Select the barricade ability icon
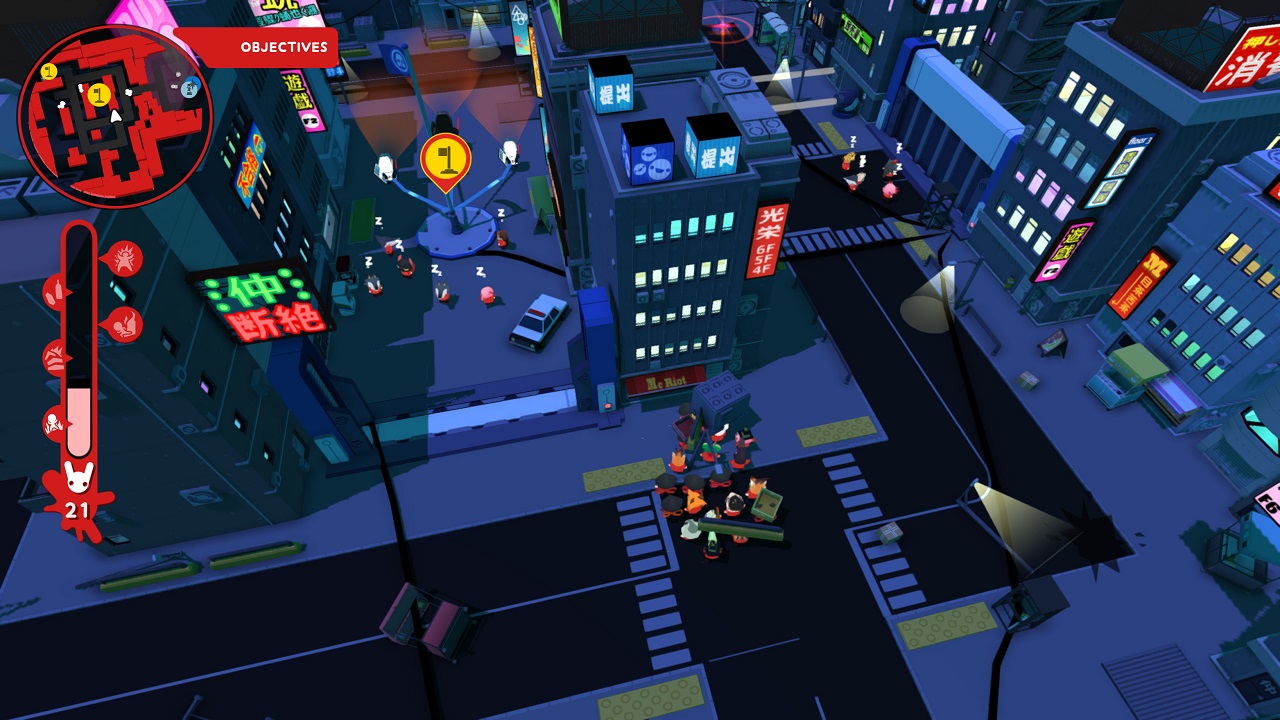This screenshot has height=720, width=1280. coord(55,357)
